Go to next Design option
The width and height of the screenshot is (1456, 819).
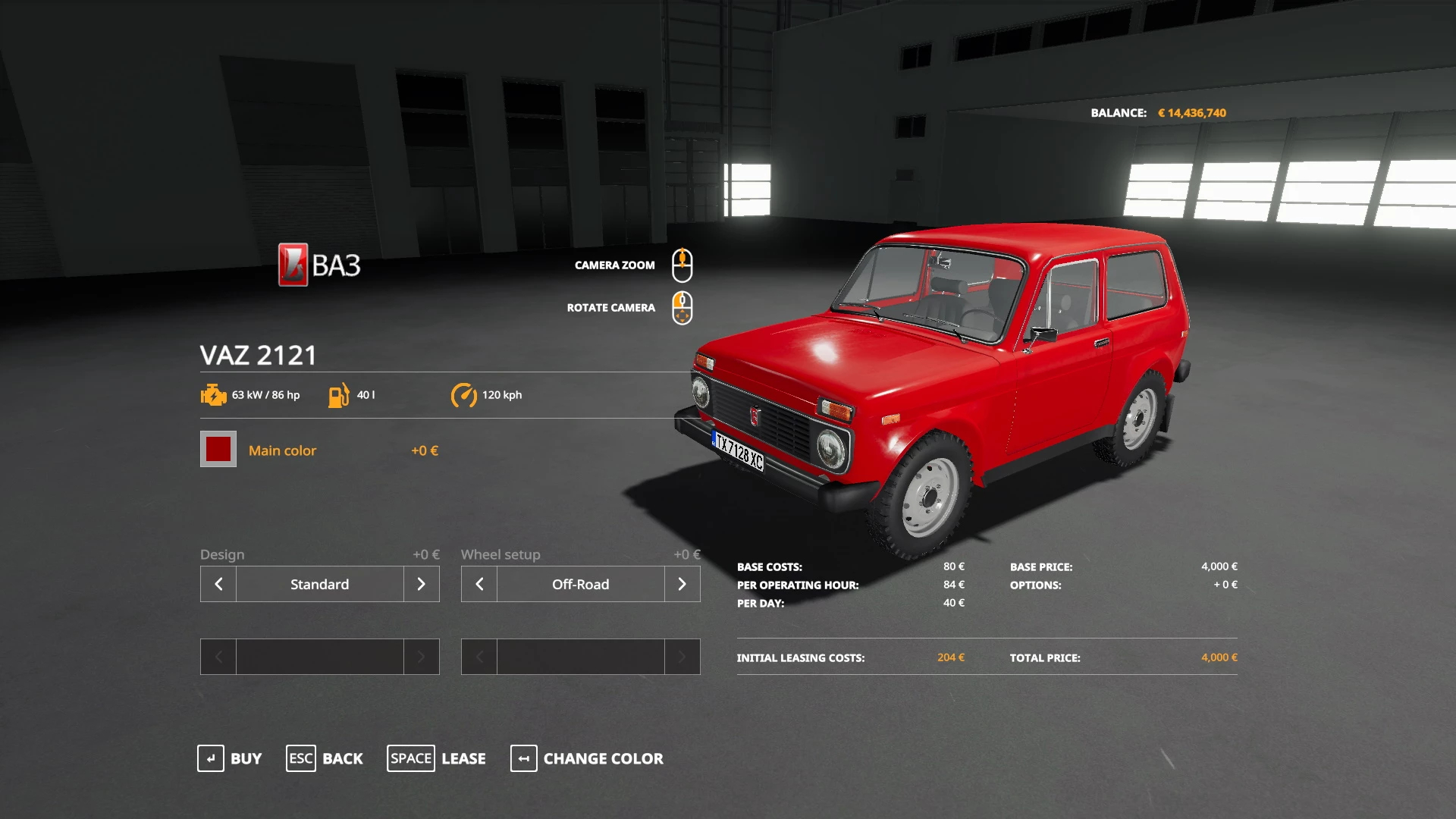coord(421,584)
